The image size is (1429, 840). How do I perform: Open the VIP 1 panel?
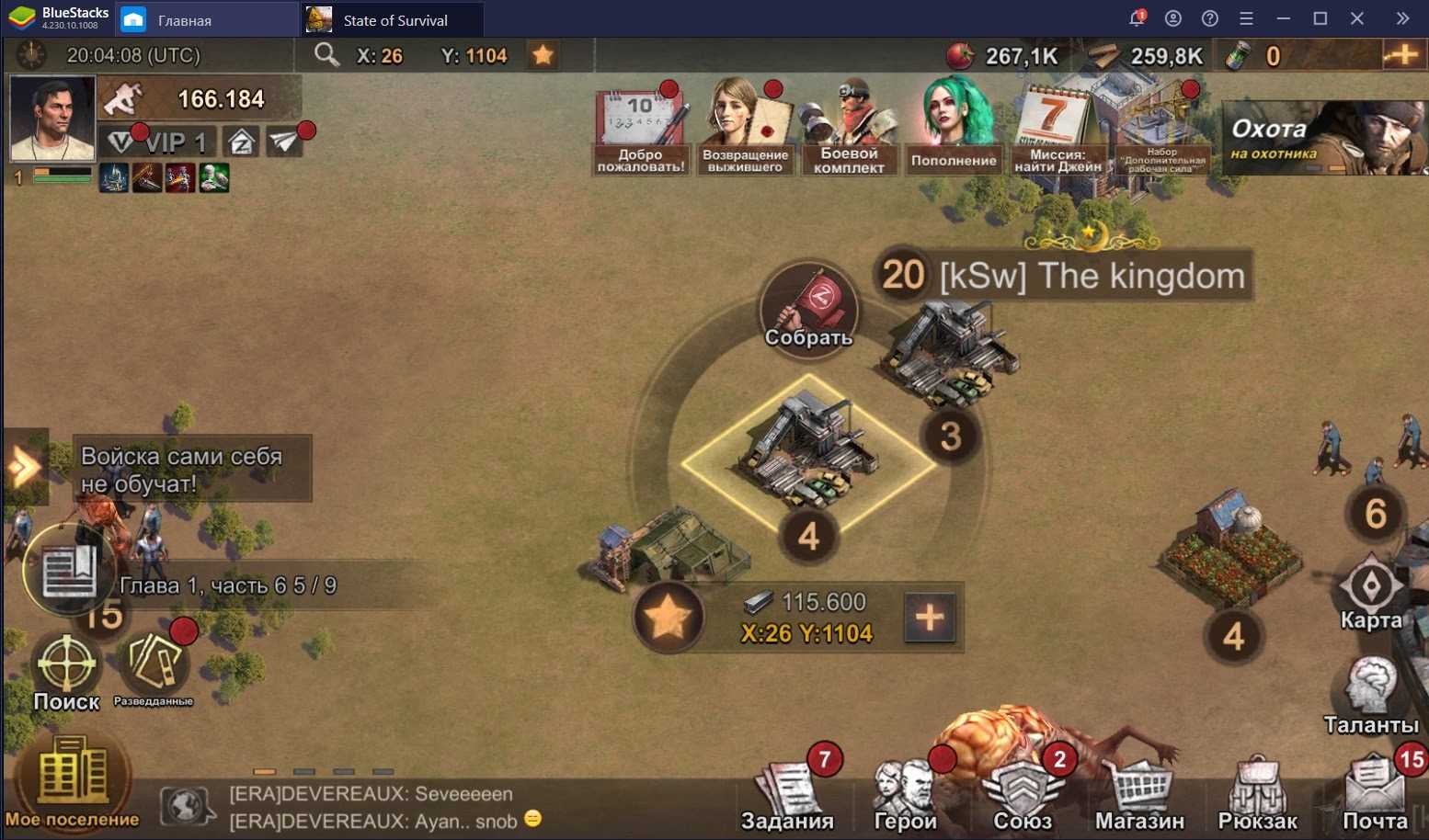[x=157, y=142]
